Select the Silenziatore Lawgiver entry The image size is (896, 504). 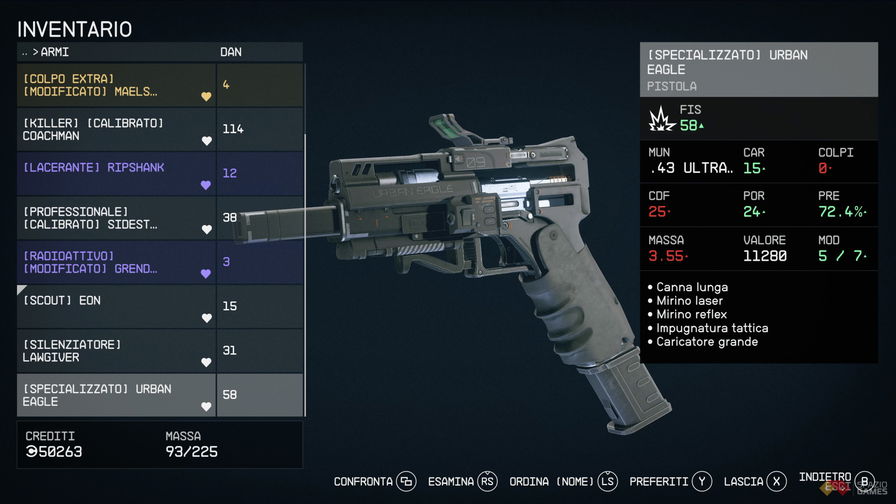tap(115, 350)
